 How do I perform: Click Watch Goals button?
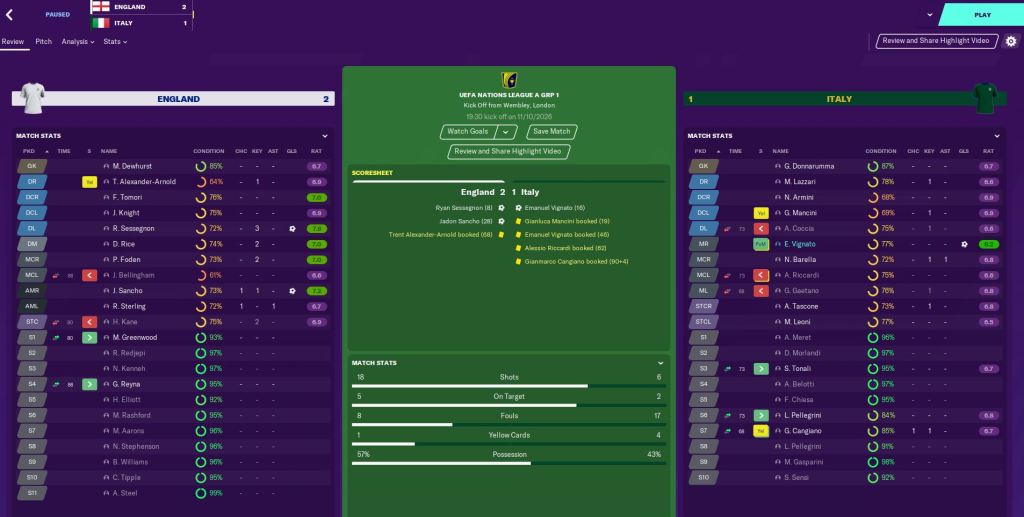point(468,131)
